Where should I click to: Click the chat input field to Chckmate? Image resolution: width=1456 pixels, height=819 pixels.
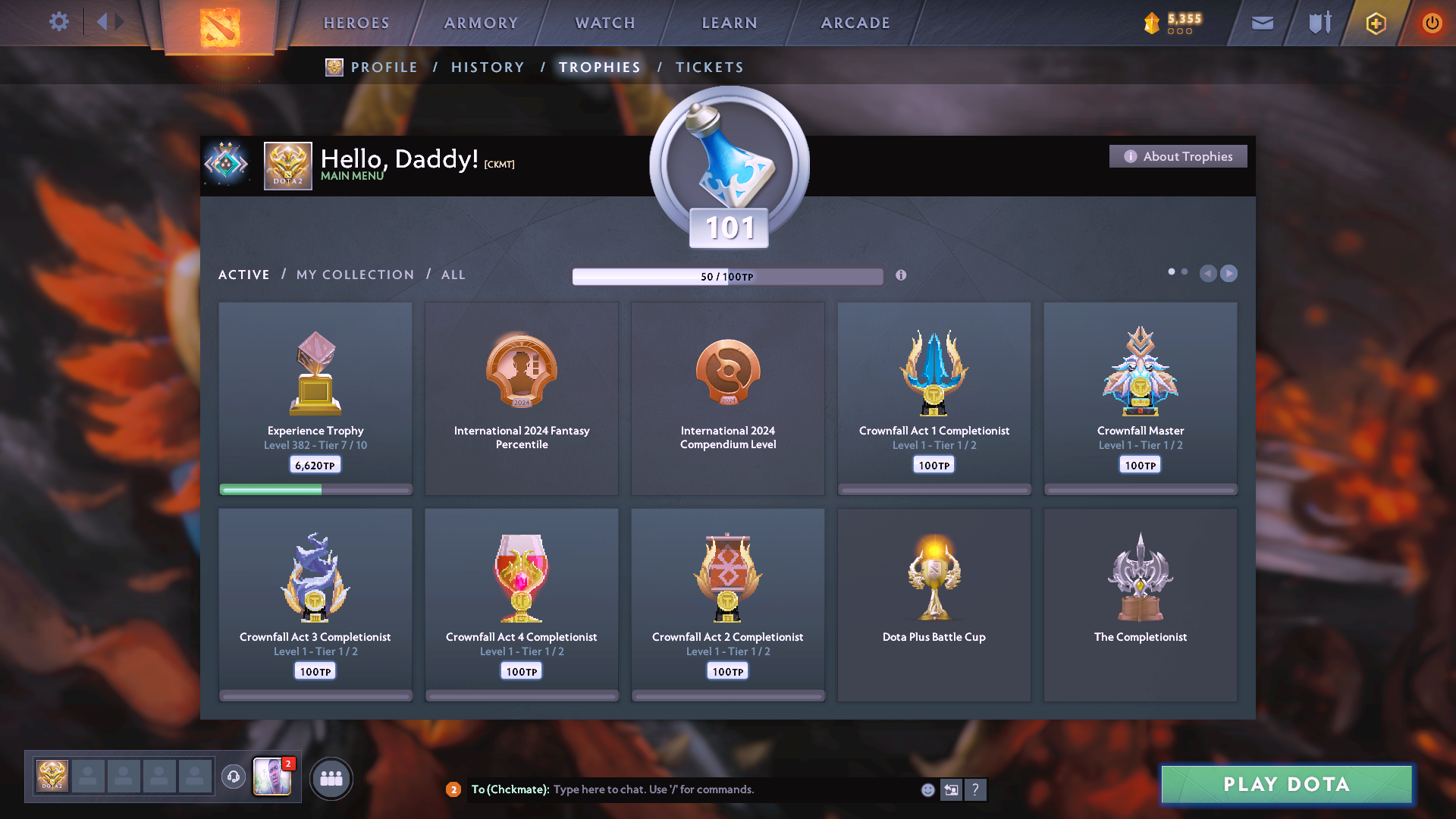[x=682, y=789]
